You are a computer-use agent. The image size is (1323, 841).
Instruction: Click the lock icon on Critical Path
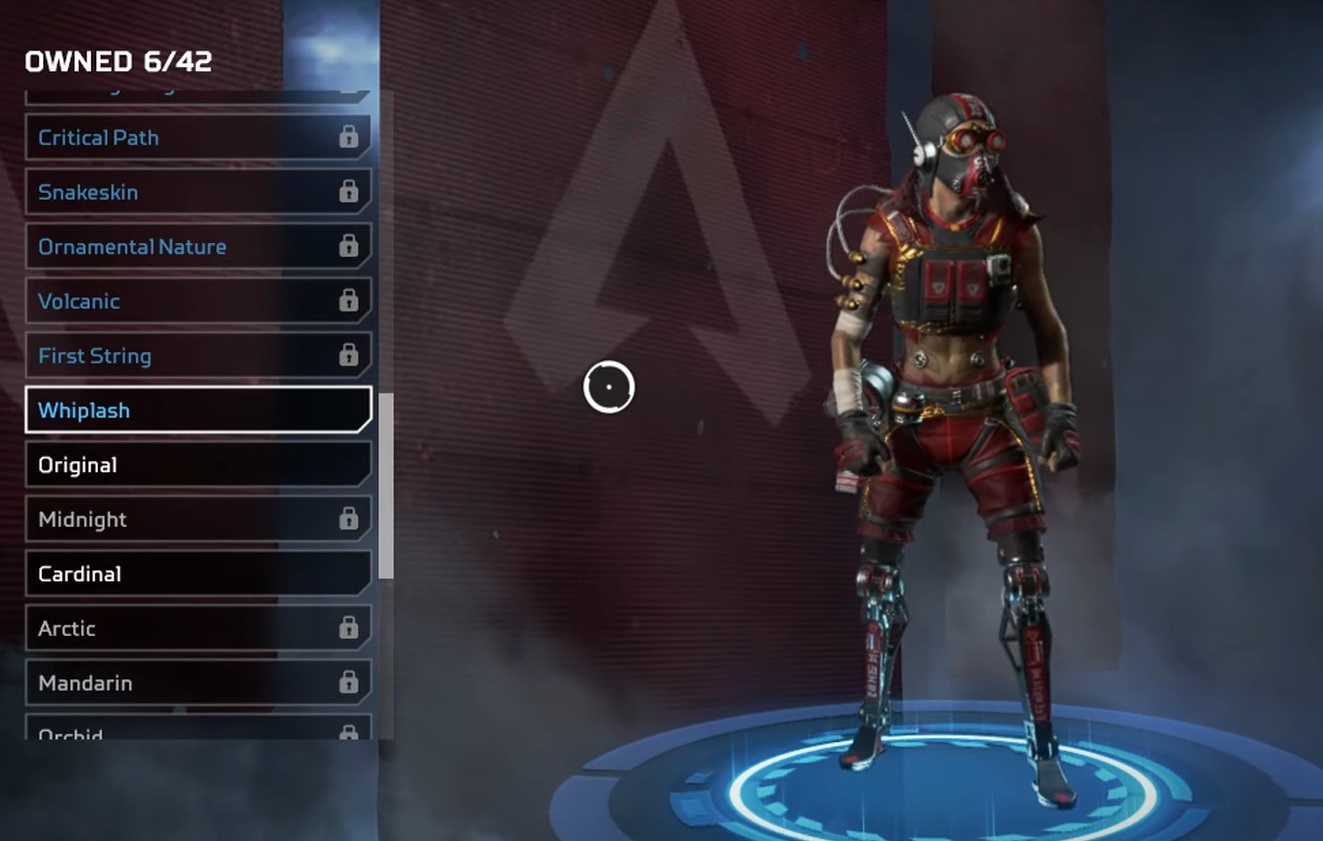349,137
